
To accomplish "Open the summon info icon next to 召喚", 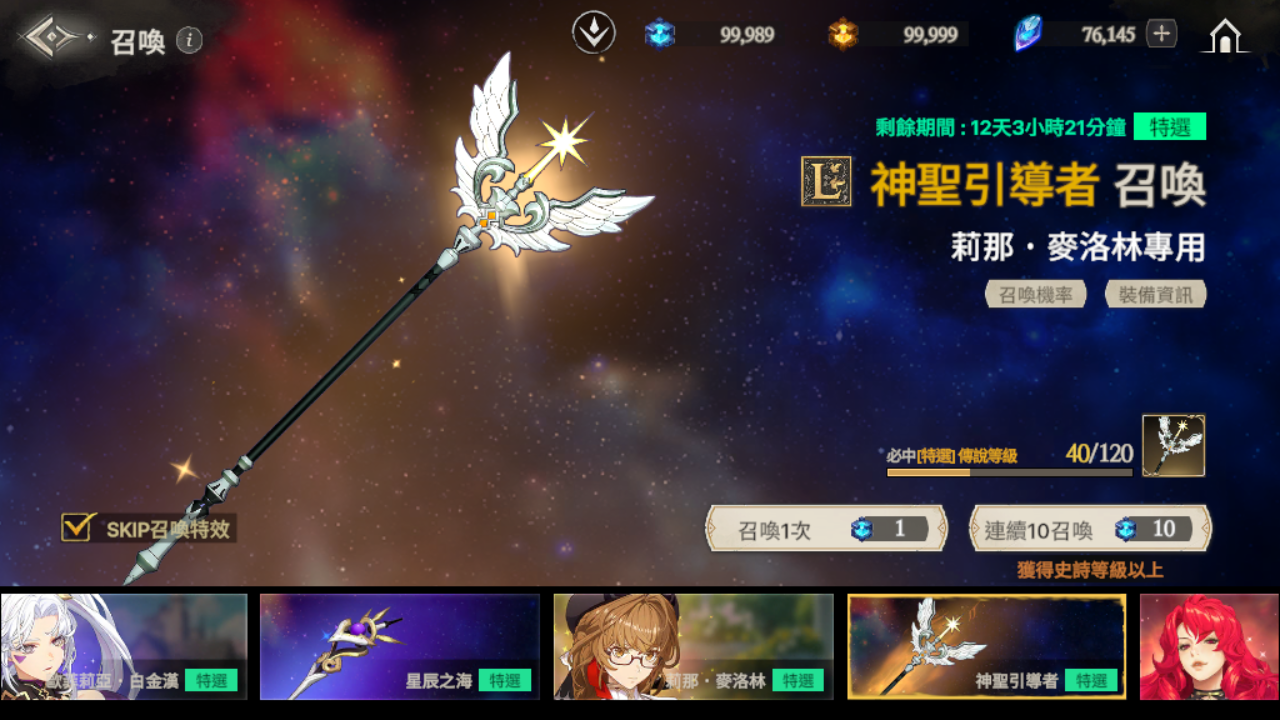I will (189, 40).
